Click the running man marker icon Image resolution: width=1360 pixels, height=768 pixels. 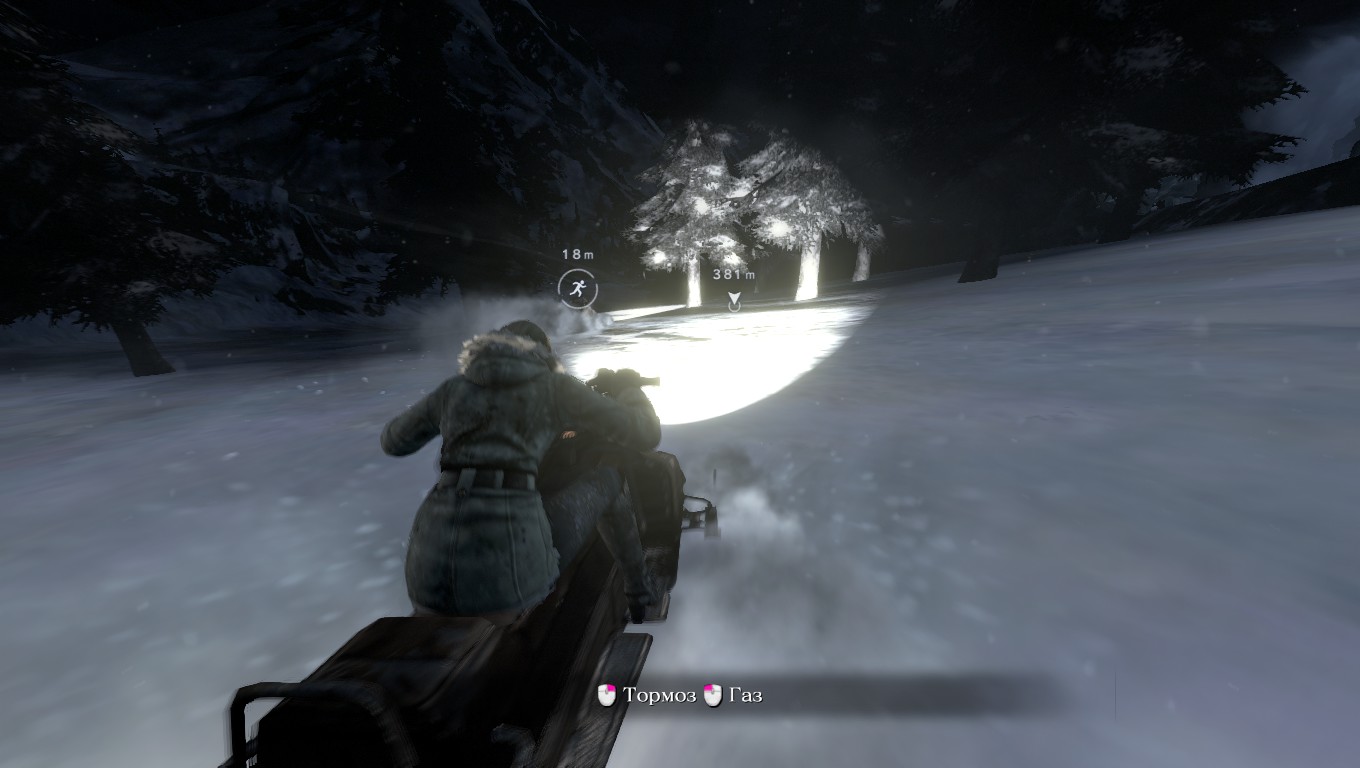[x=577, y=289]
